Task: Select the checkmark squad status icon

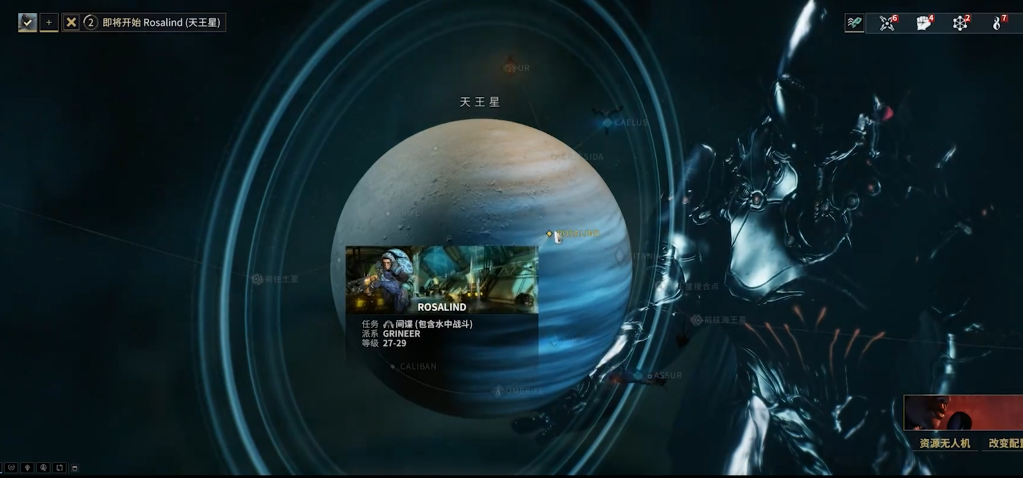Action: 27,22
